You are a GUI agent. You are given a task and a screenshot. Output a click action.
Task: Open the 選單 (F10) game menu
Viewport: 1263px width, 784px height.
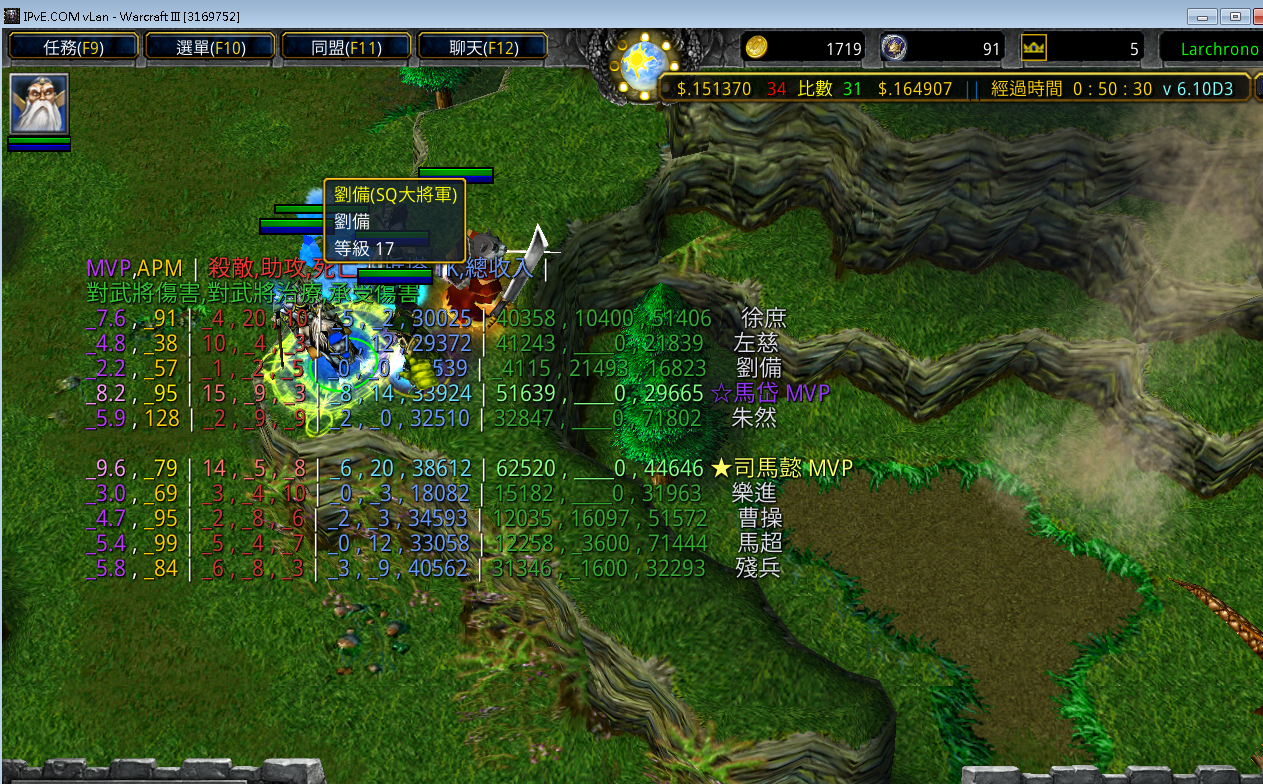(210, 47)
